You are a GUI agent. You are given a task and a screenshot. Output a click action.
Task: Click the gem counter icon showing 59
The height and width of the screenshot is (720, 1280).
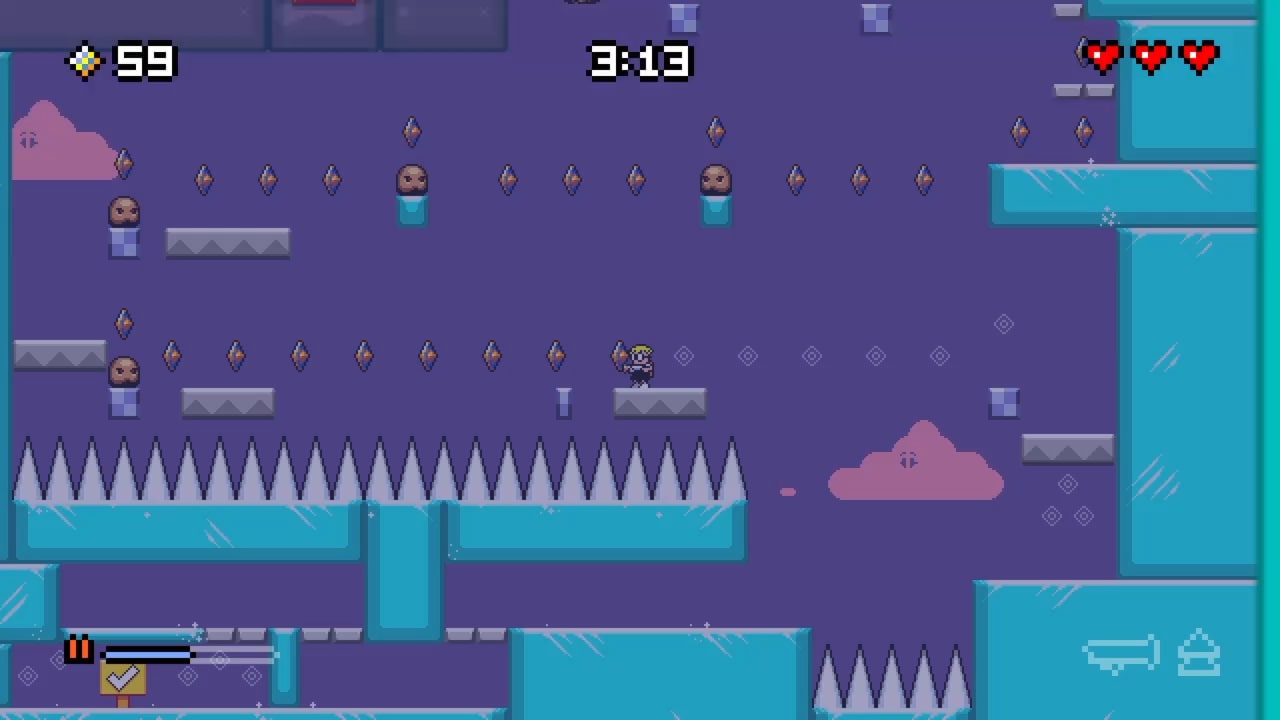point(84,62)
